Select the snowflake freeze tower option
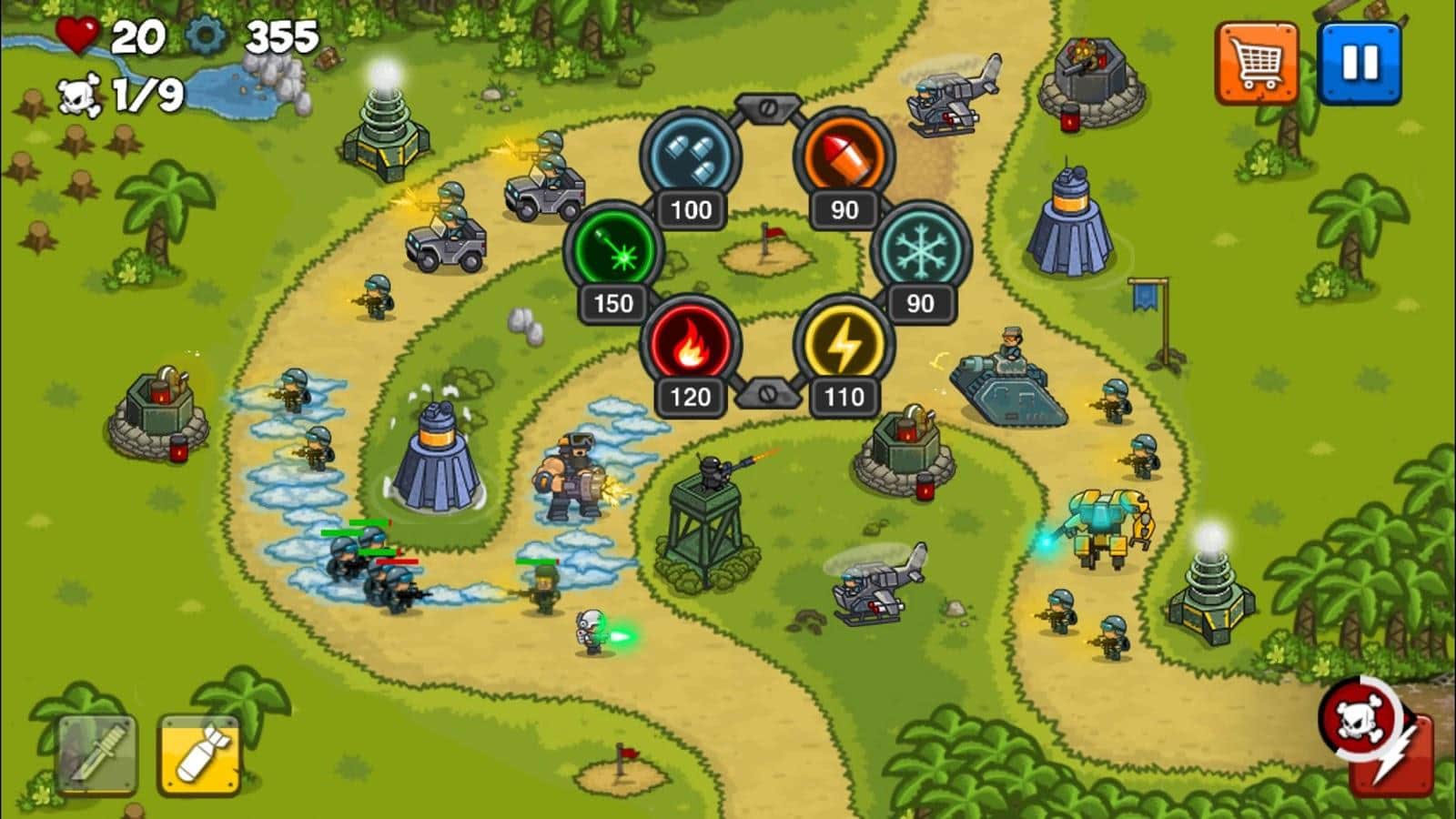This screenshot has width=1456, height=819. click(921, 249)
